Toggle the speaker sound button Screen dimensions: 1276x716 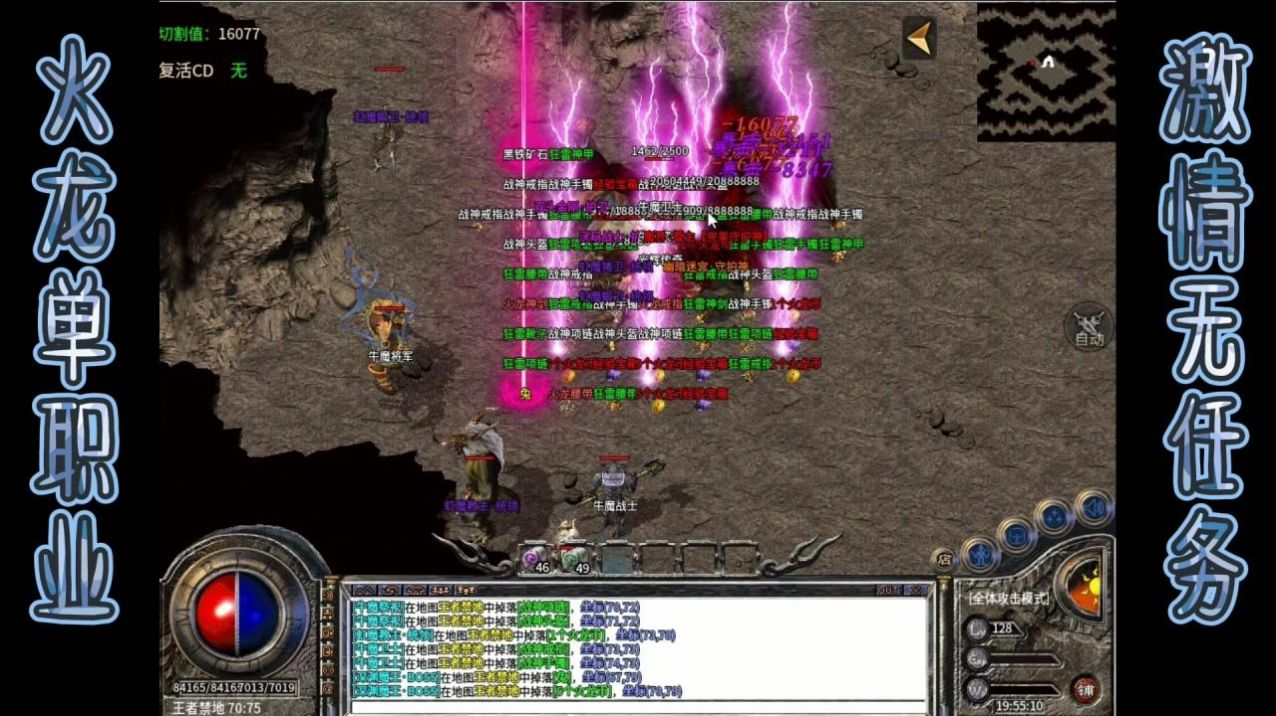coord(1093,505)
